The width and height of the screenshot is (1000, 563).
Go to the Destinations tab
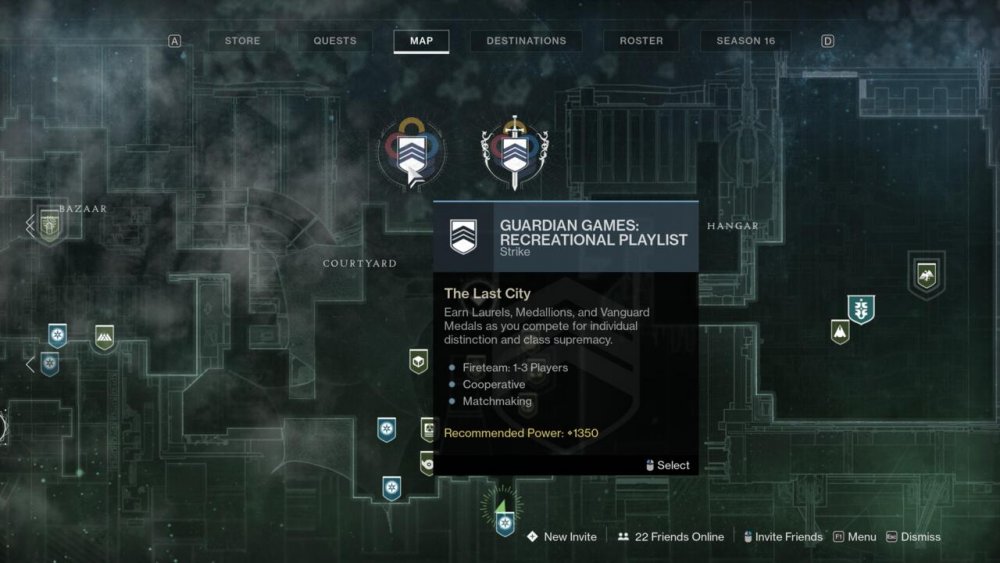tap(526, 41)
